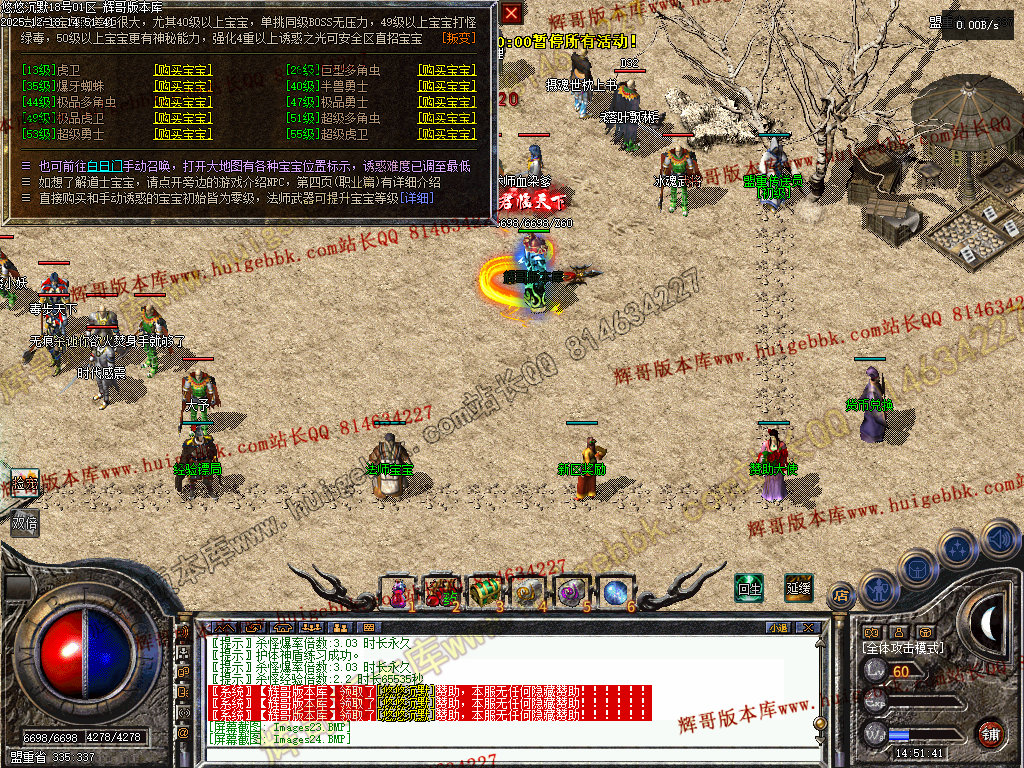Buy the level 35 爆牙蜘蛛 pet
Image resolution: width=1024 pixels, height=768 pixels.
point(182,87)
